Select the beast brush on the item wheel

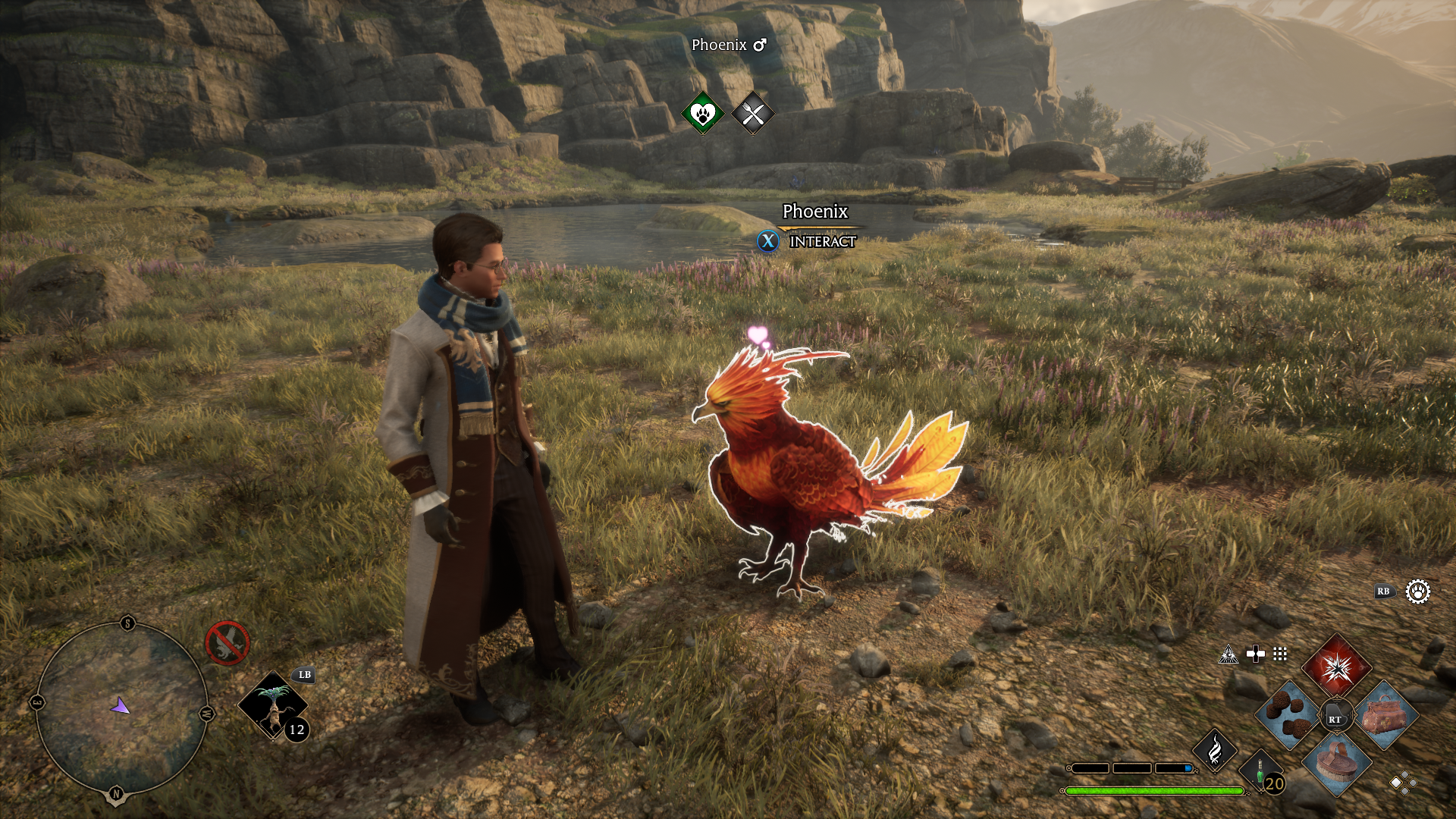[1336, 766]
